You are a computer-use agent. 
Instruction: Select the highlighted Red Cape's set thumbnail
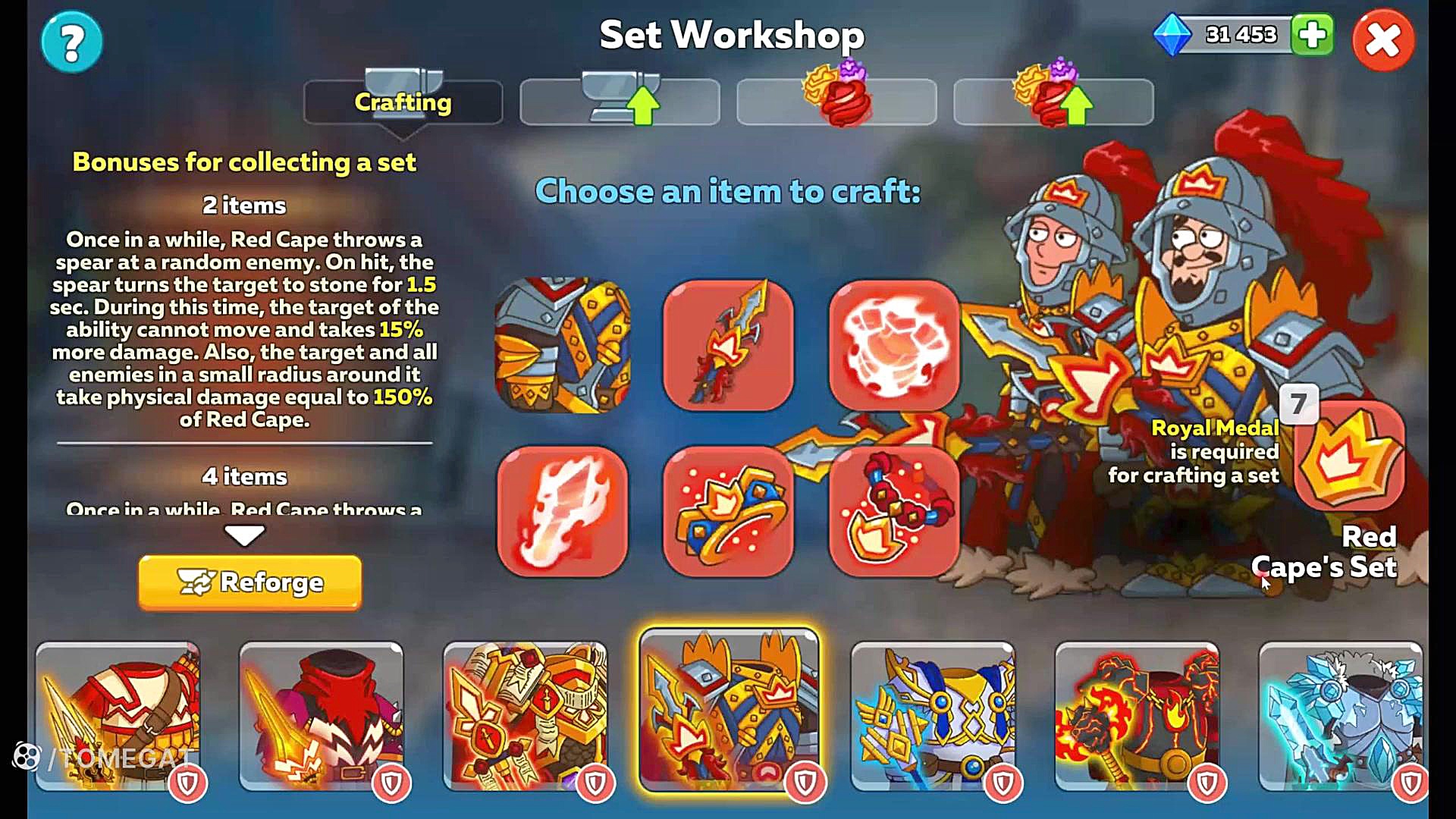(x=729, y=711)
